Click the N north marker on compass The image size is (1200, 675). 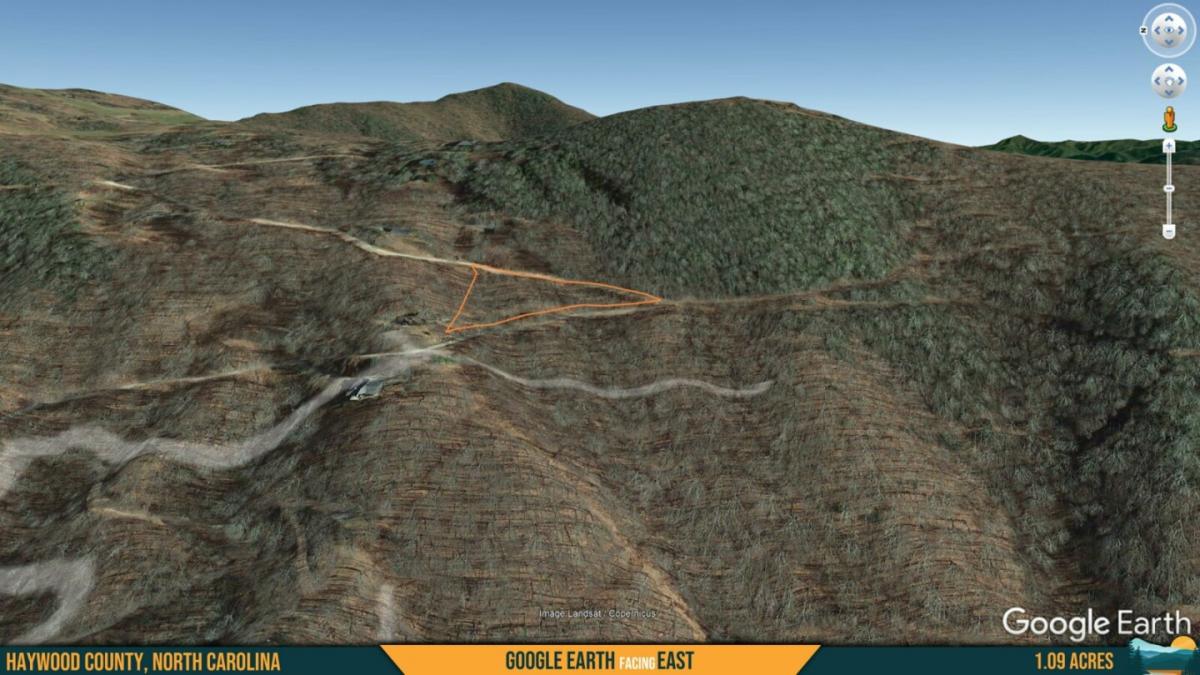click(x=1143, y=30)
